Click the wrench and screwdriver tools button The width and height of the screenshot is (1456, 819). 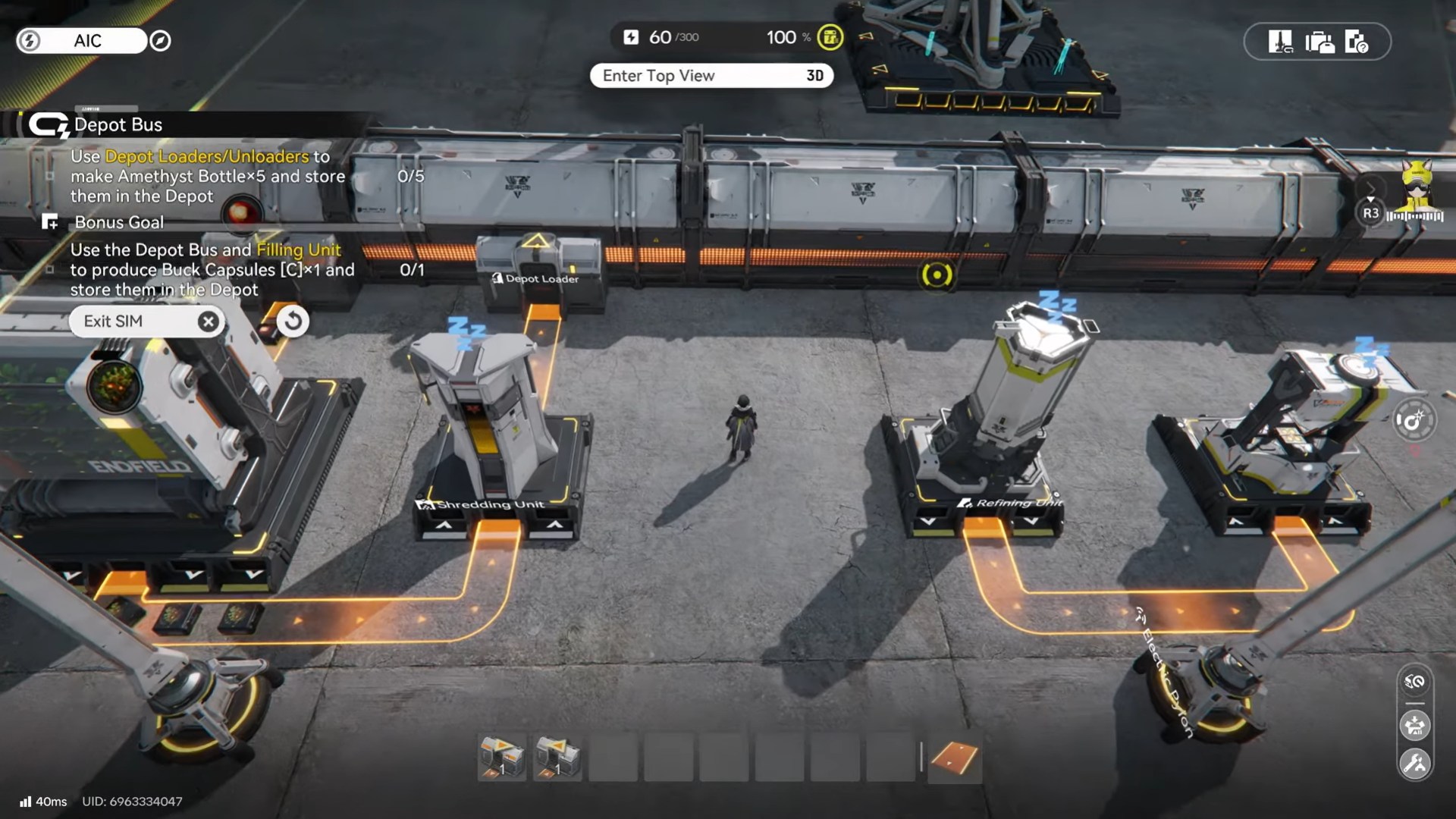(1414, 764)
